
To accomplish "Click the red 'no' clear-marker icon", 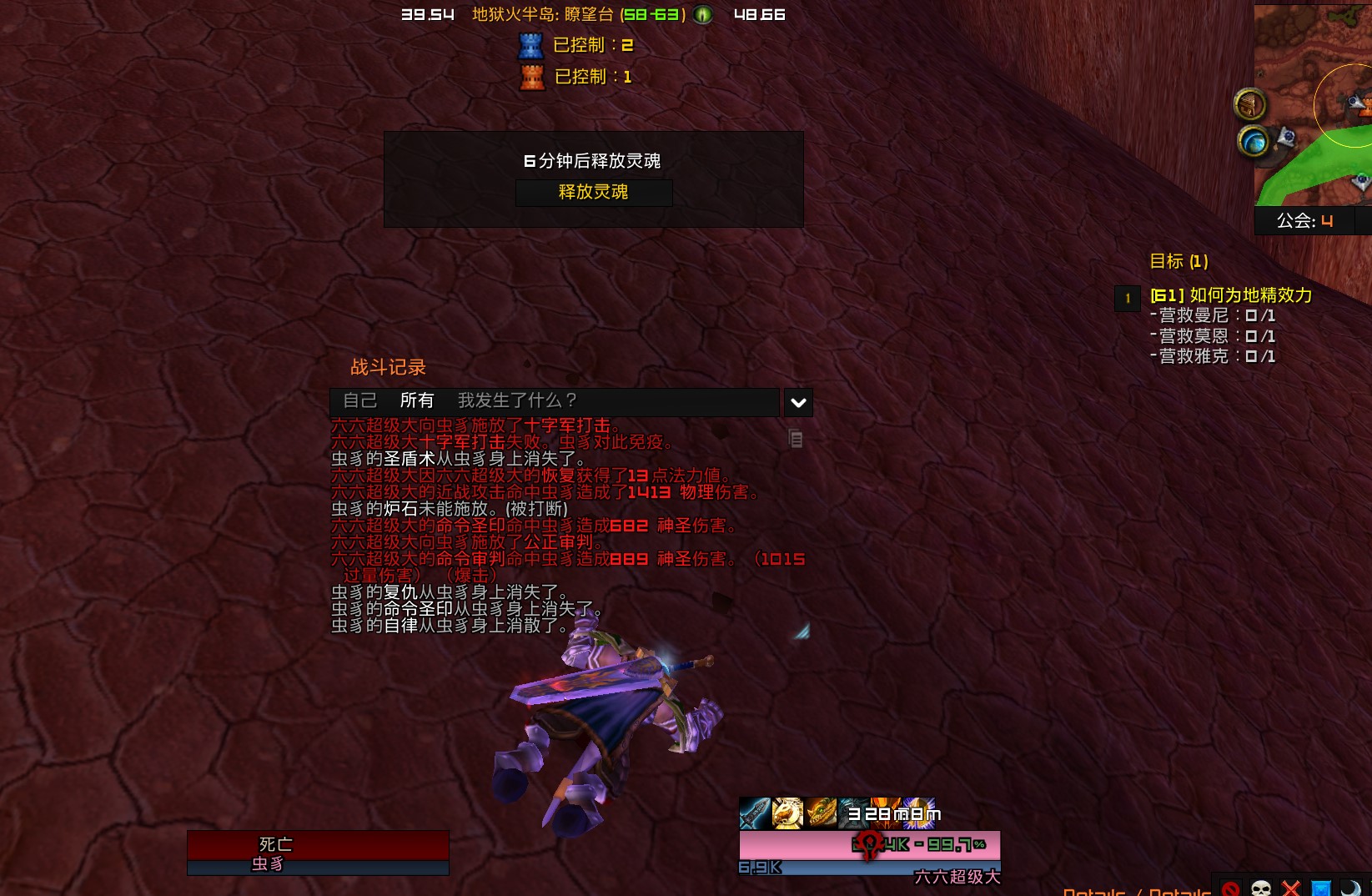I will [1231, 888].
